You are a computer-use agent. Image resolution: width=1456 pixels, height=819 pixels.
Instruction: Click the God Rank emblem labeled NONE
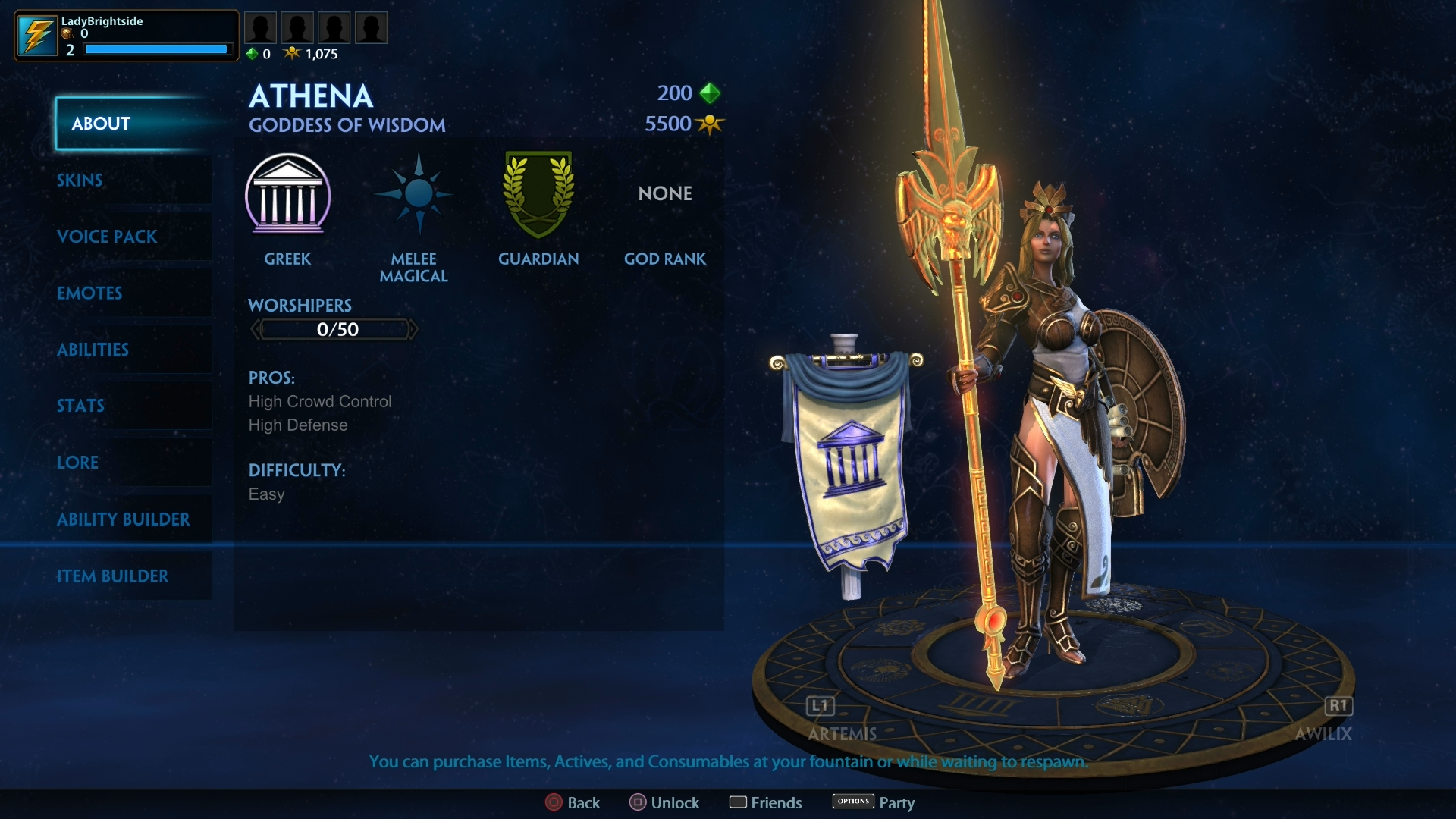(664, 193)
